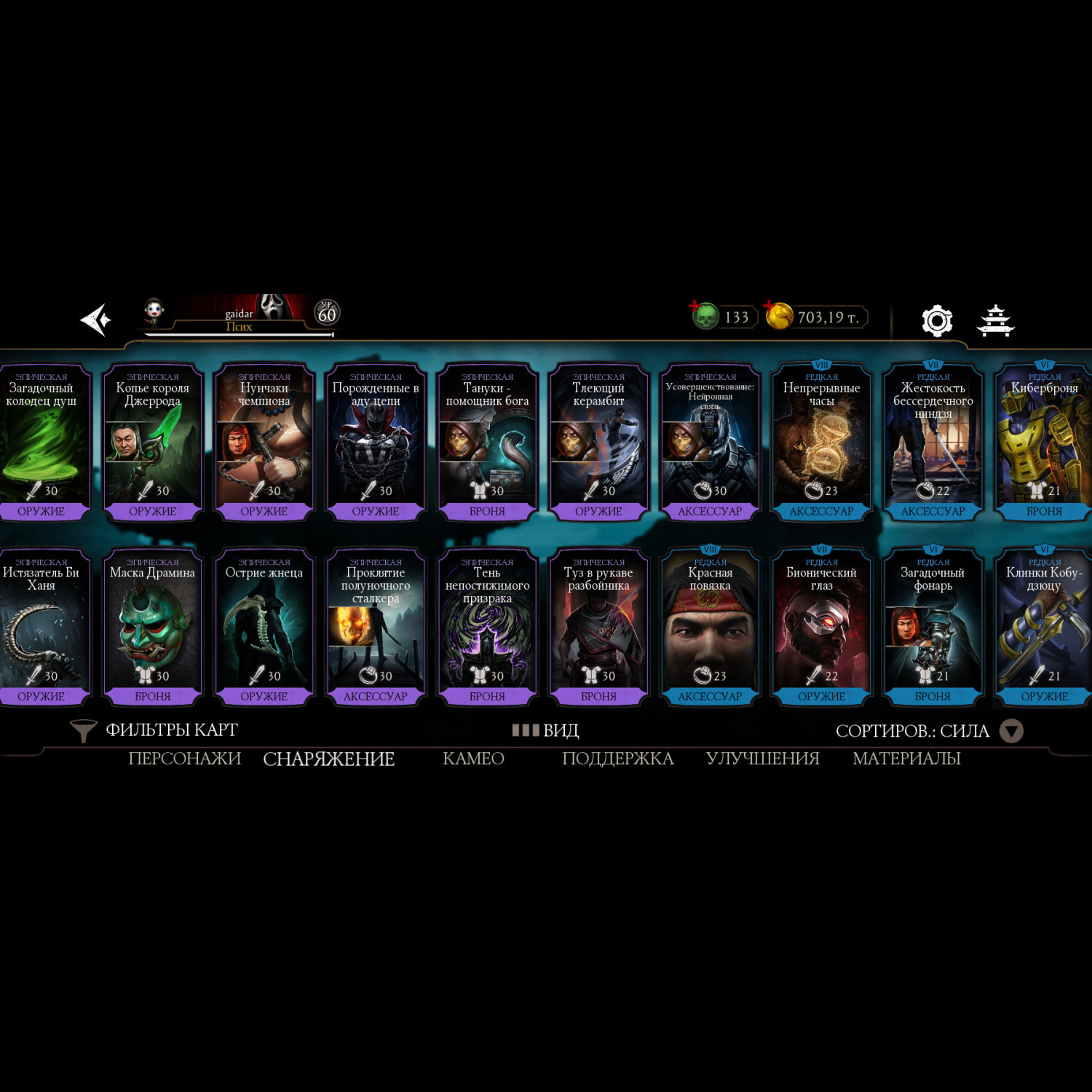Screen dimensions: 1092x1092
Task: Add more souls via the green skull
Action: [705, 316]
